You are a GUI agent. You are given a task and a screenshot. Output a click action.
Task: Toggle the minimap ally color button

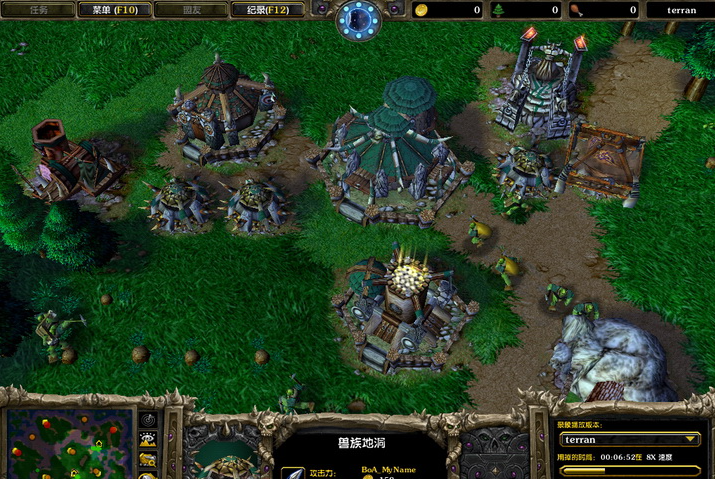click(149, 459)
